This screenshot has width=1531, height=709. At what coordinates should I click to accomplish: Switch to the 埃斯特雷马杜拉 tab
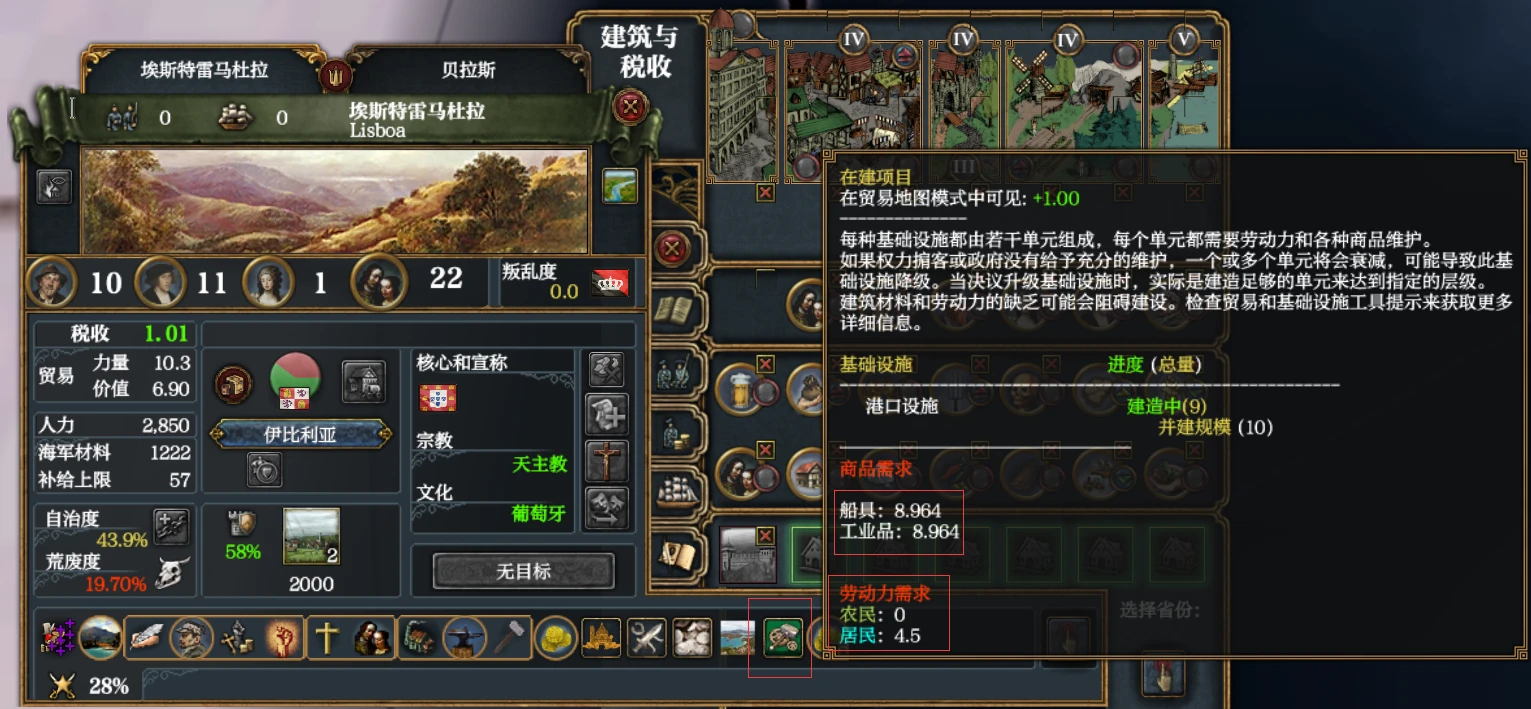pyautogui.click(x=204, y=71)
